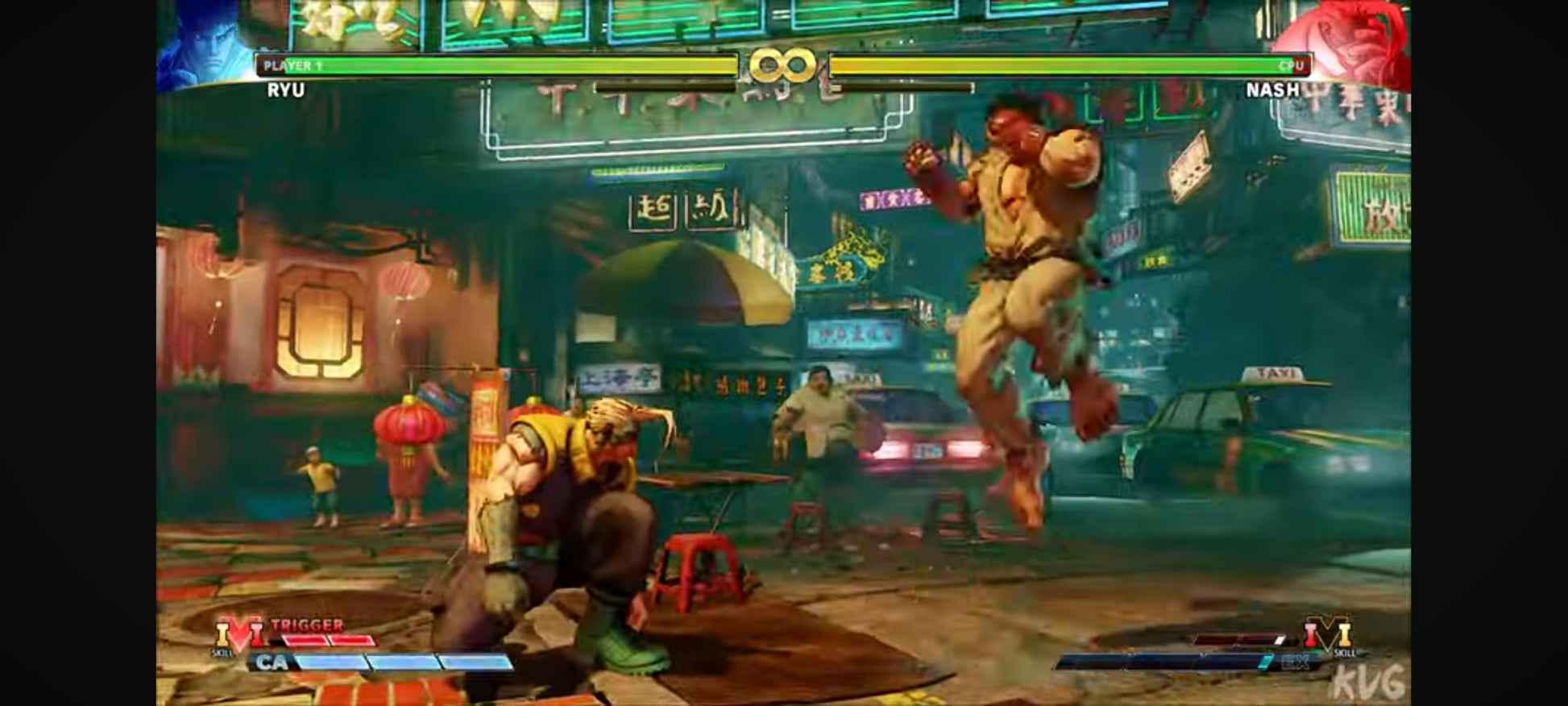Click the CPU's V-Skill emblem

point(1328,633)
